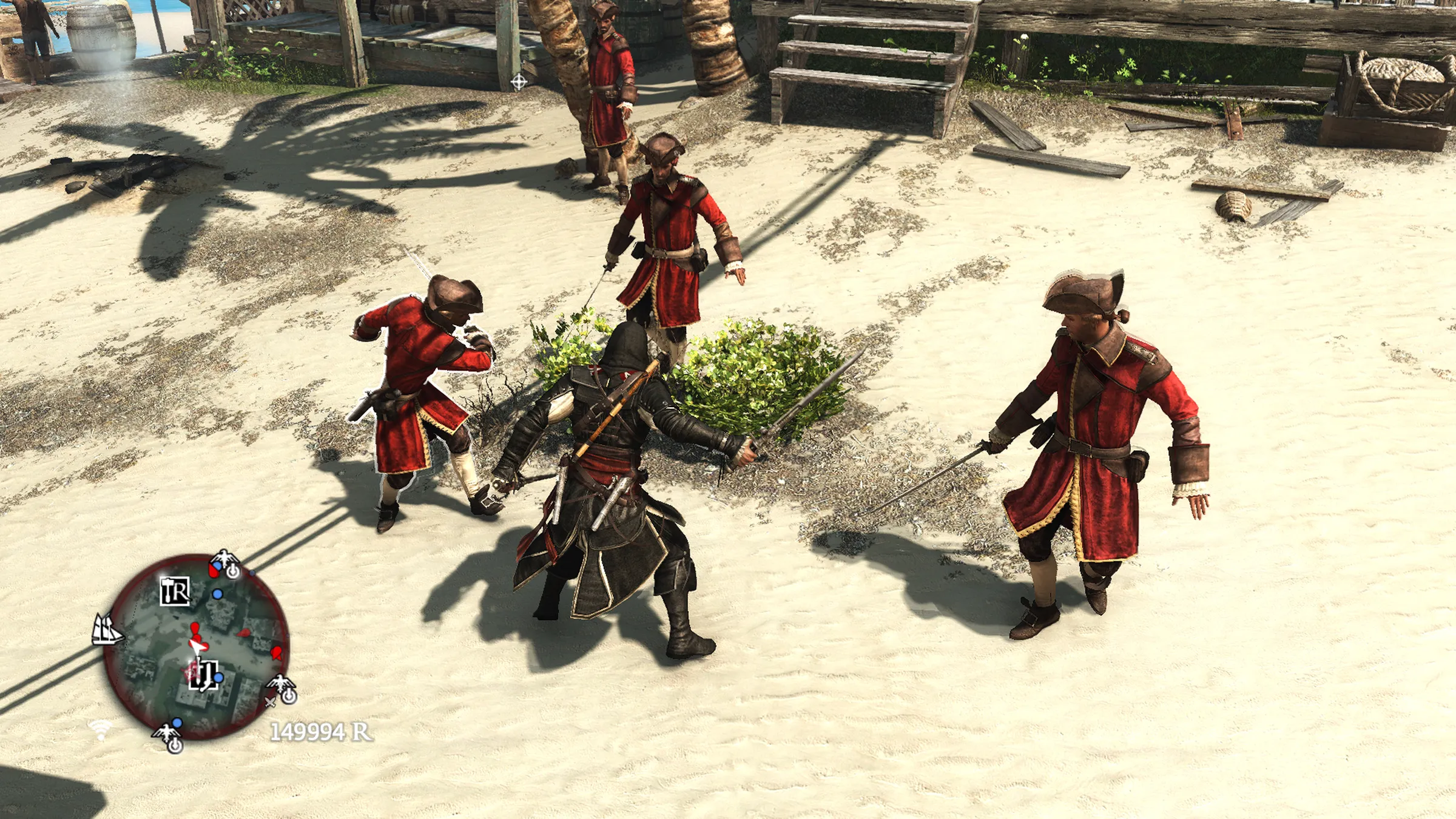
Task: Select the black square marker touching the player arrow
Action: click(204, 674)
